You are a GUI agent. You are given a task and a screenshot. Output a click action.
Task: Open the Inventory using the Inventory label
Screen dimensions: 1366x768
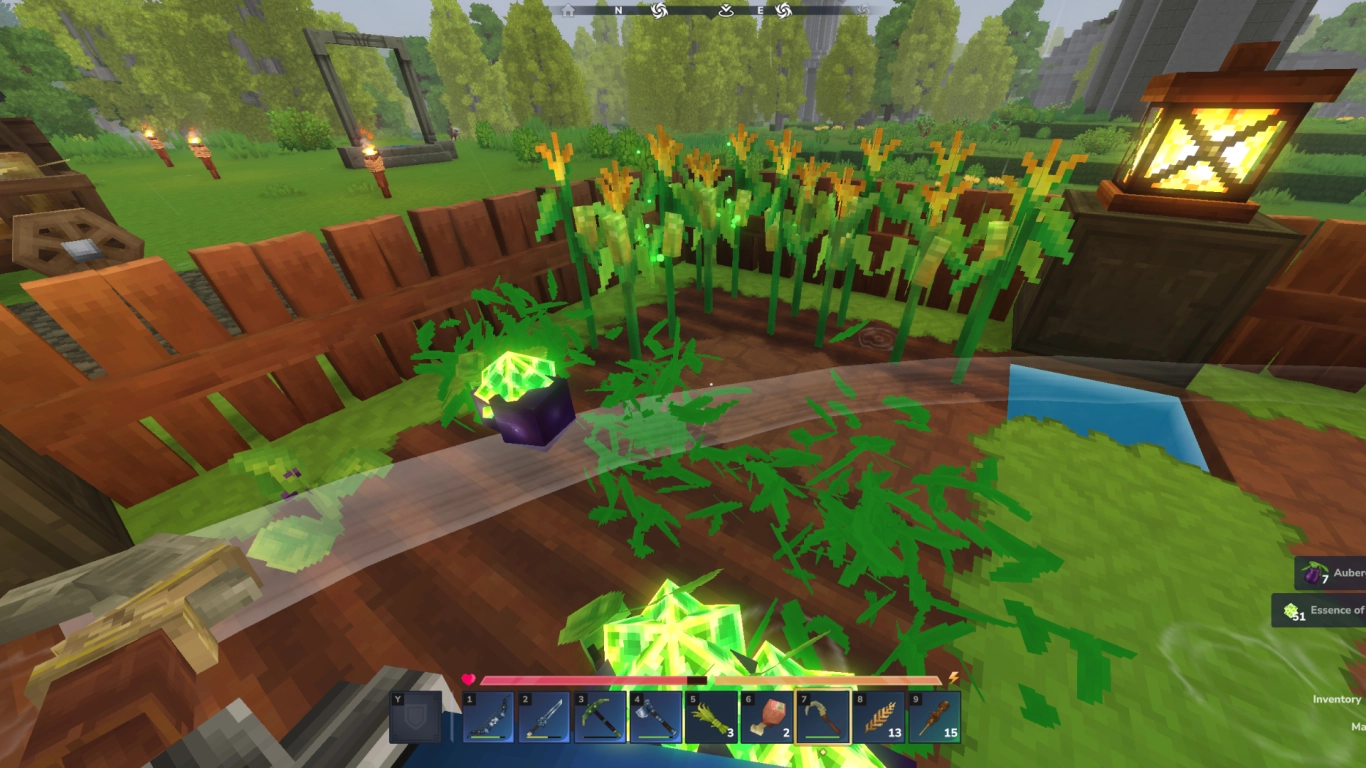(1335, 699)
